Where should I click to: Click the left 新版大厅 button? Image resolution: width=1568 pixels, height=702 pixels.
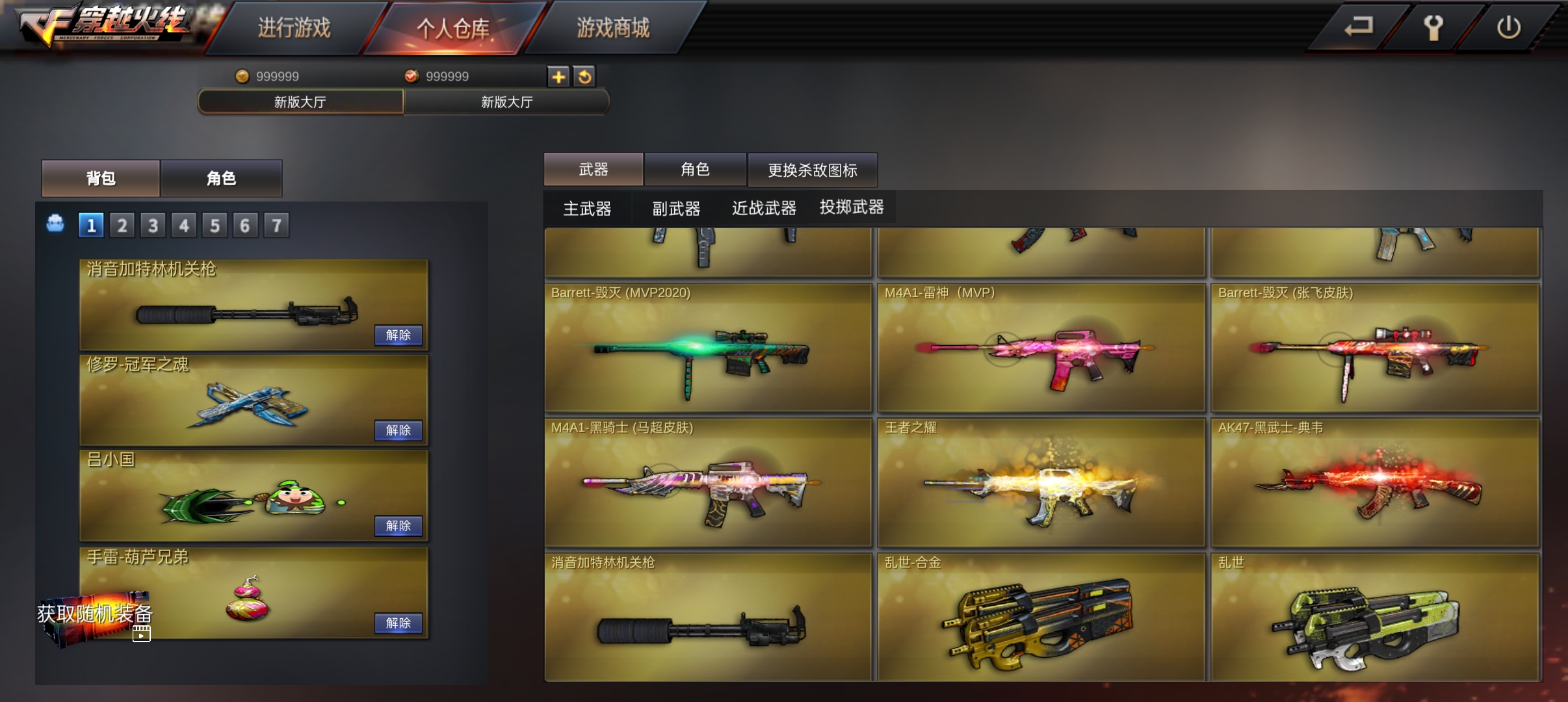pyautogui.click(x=300, y=101)
